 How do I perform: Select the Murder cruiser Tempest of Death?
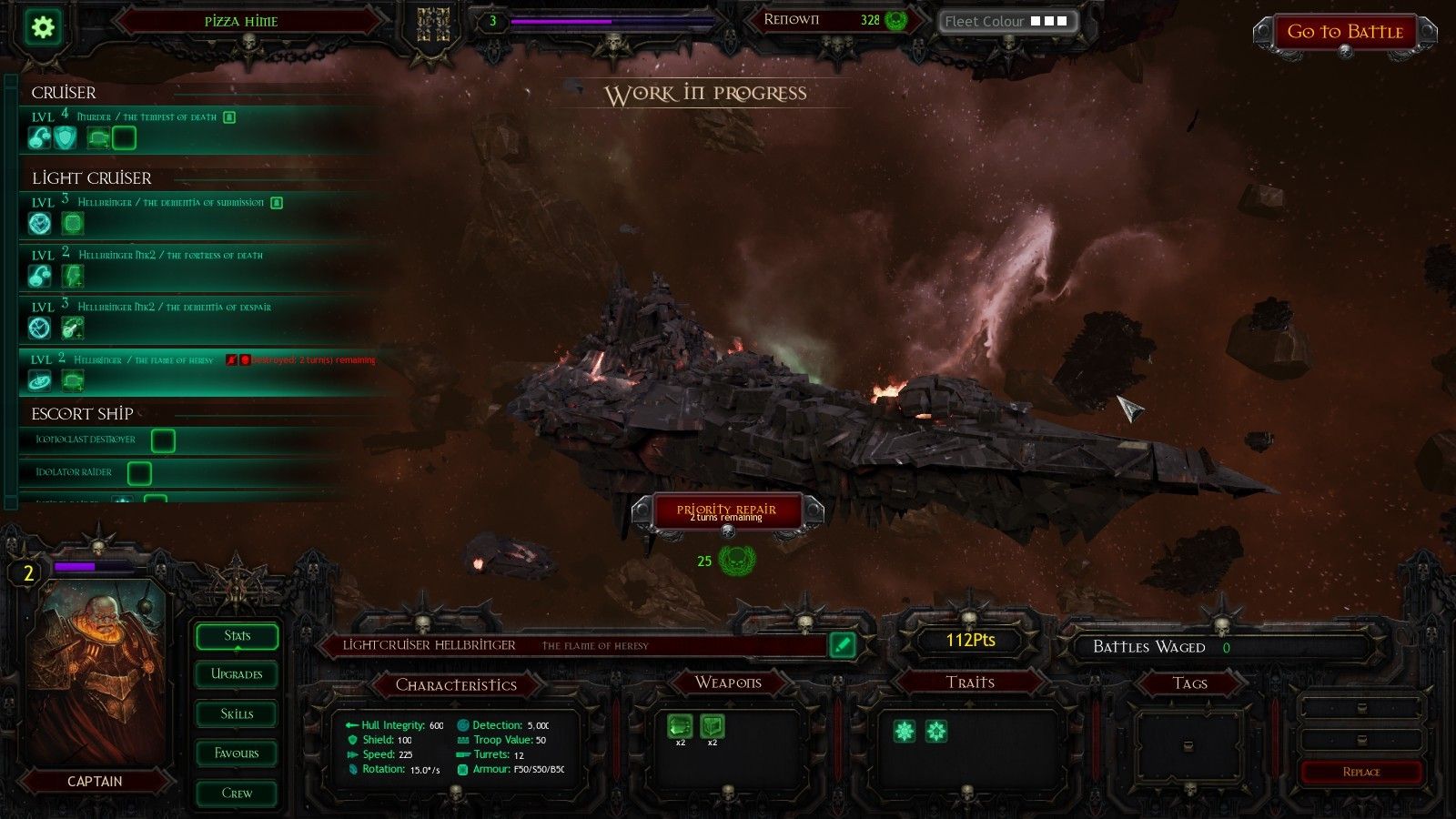coord(146,117)
